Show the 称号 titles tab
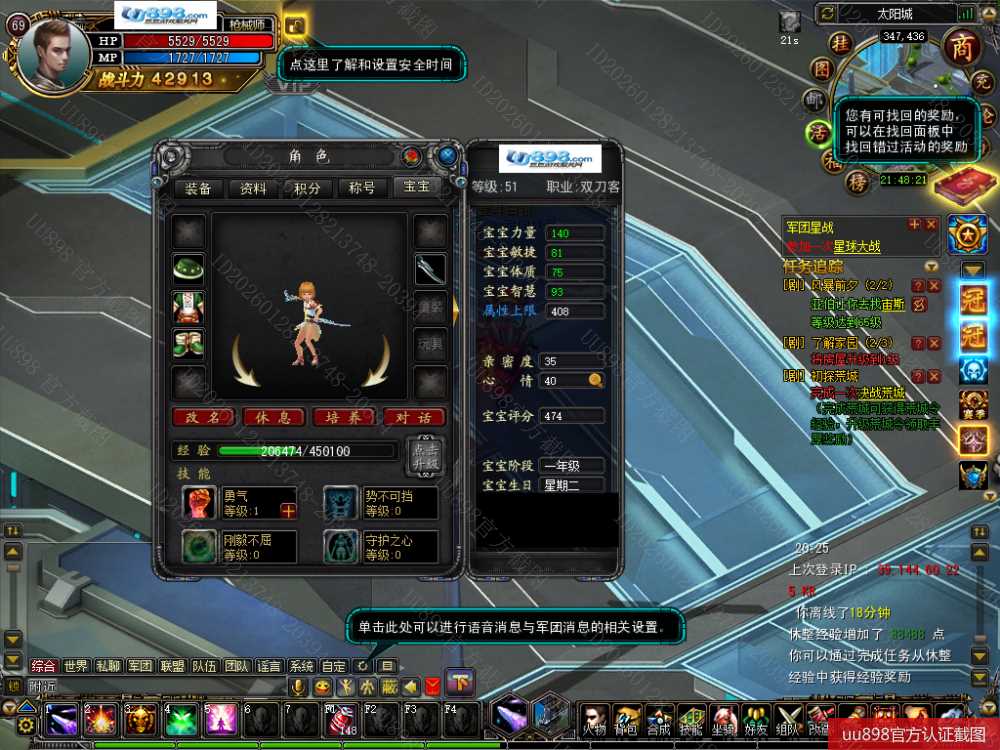This screenshot has width=1000, height=750. (361, 188)
